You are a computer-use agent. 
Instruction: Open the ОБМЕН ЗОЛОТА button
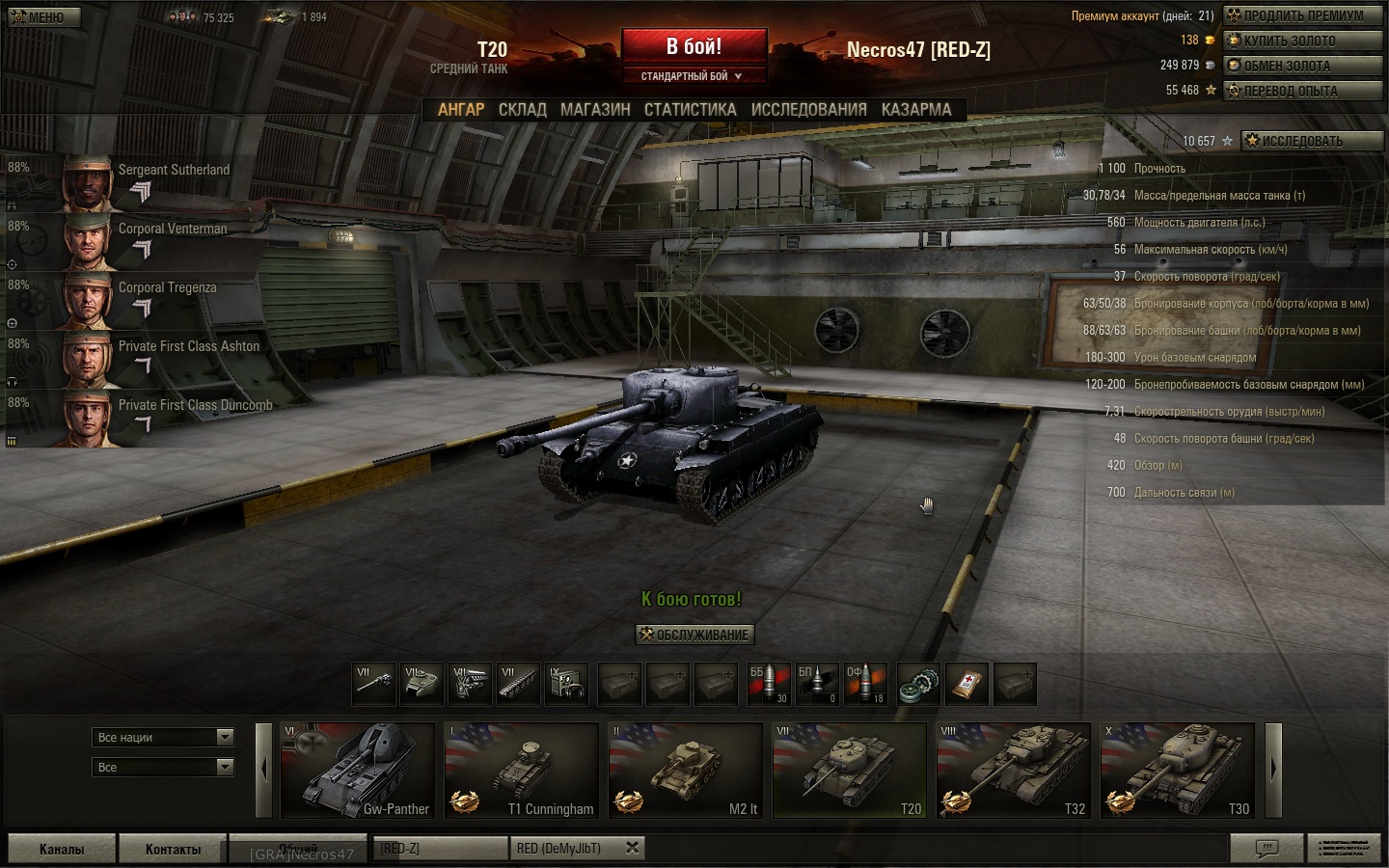pos(1302,66)
